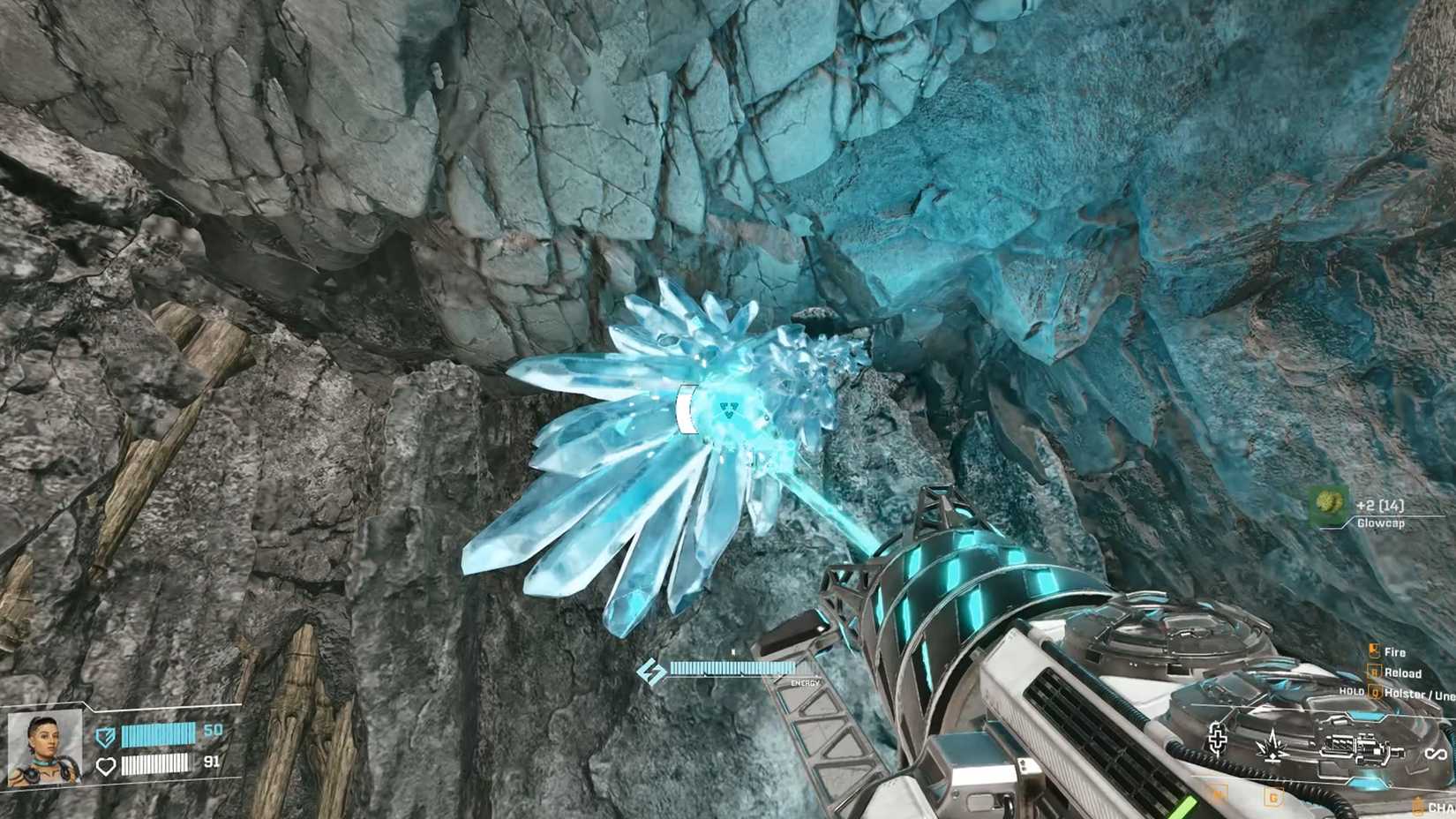1456x819 pixels.
Task: Click the shield armor icon beside value 50
Action: pos(105,735)
